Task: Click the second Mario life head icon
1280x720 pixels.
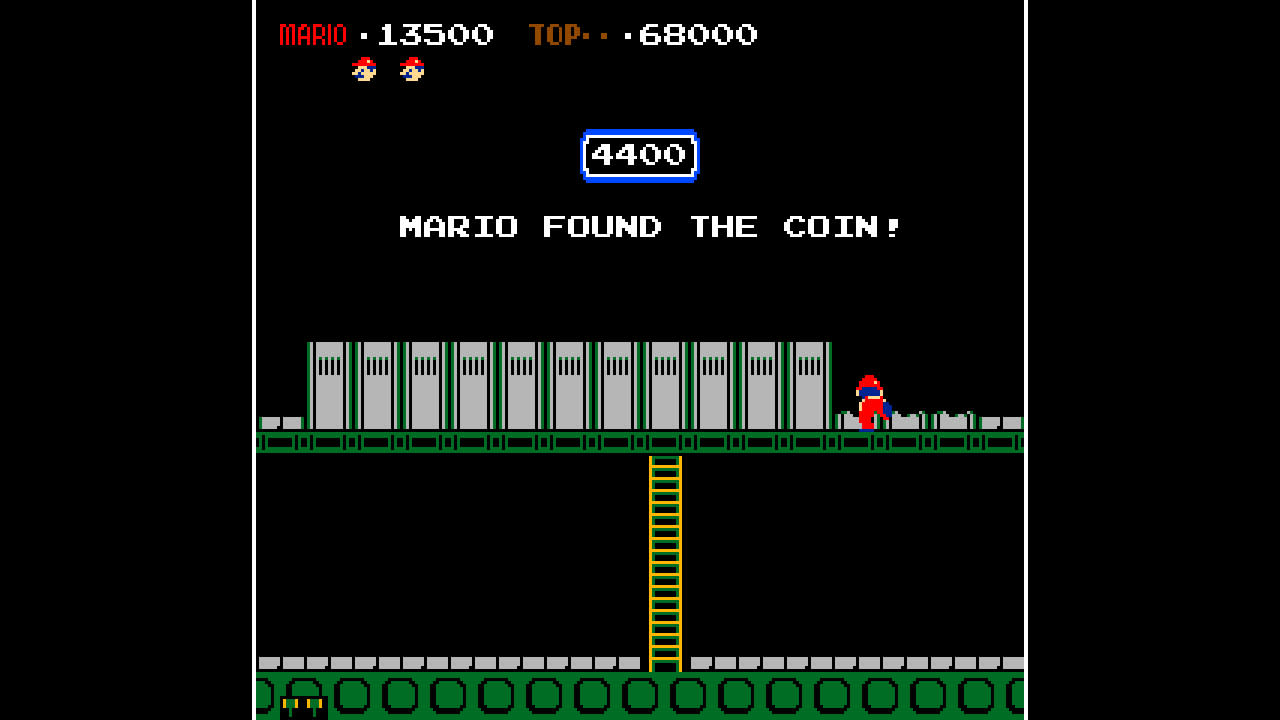Action: pos(410,70)
